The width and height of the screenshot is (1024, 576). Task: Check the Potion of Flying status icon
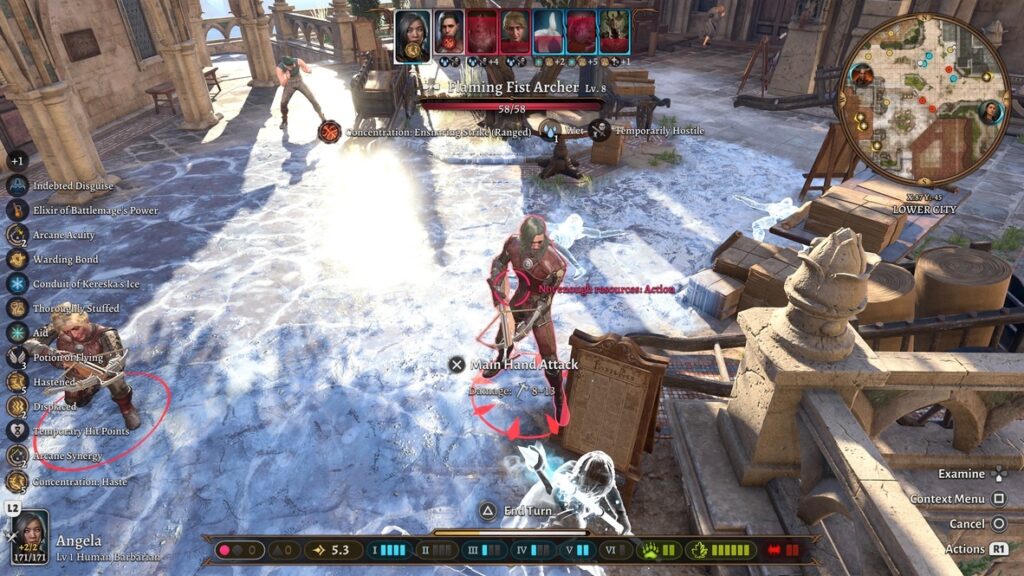pos(17,357)
